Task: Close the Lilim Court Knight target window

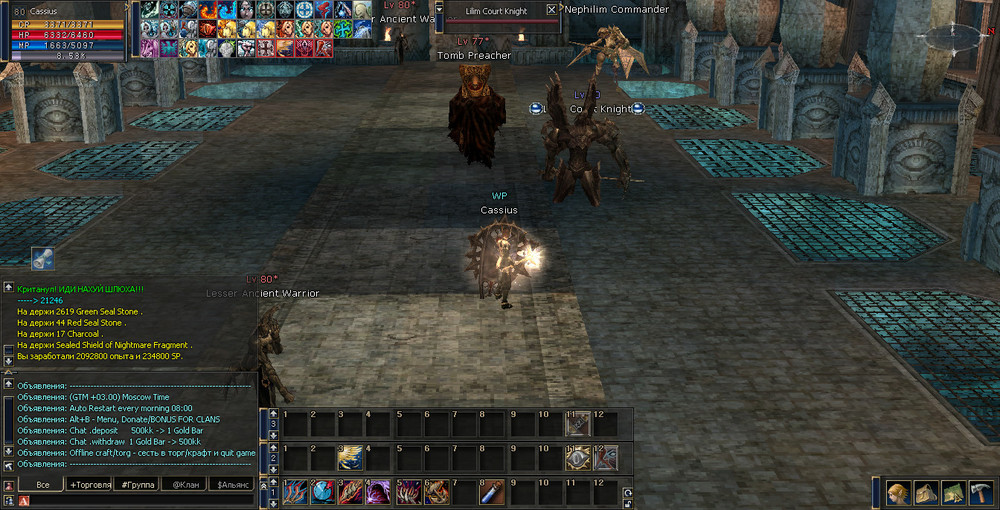Action: pos(551,10)
